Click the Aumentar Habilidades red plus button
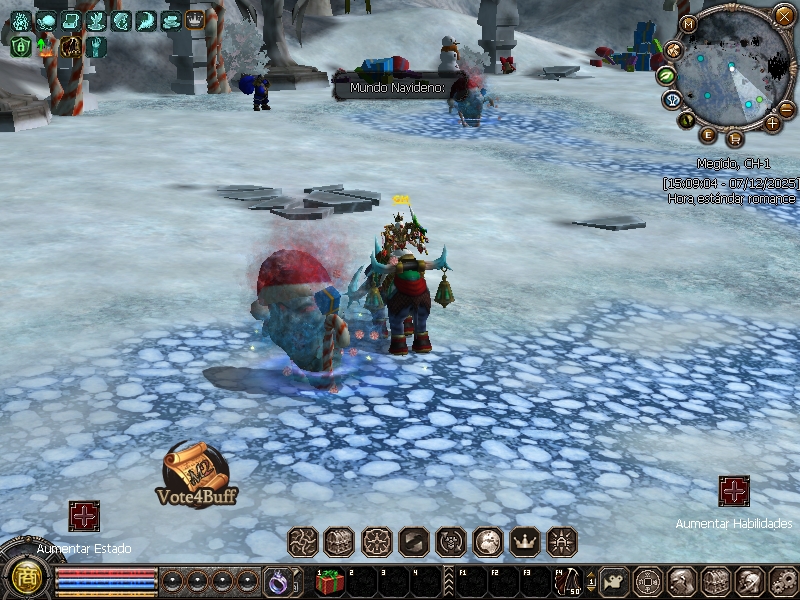This screenshot has width=800, height=600. (735, 491)
